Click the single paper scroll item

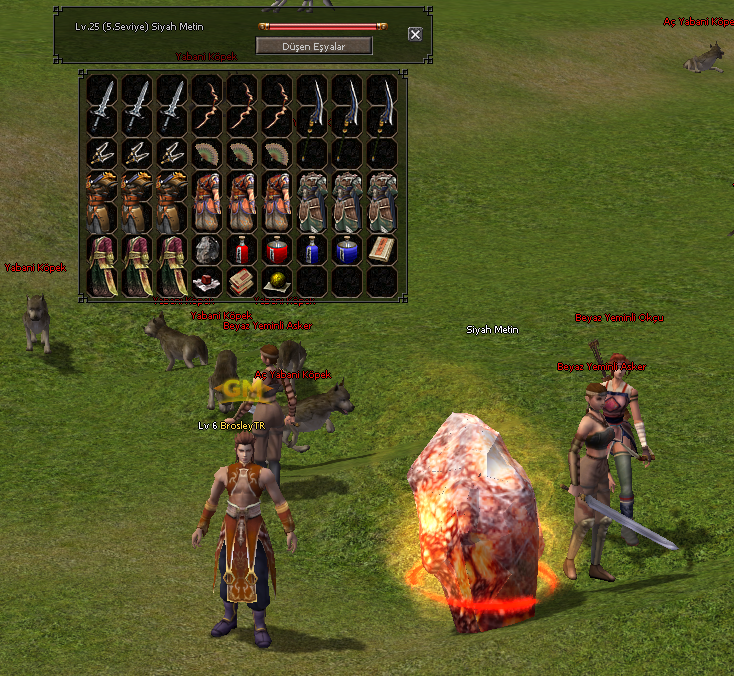[381, 249]
